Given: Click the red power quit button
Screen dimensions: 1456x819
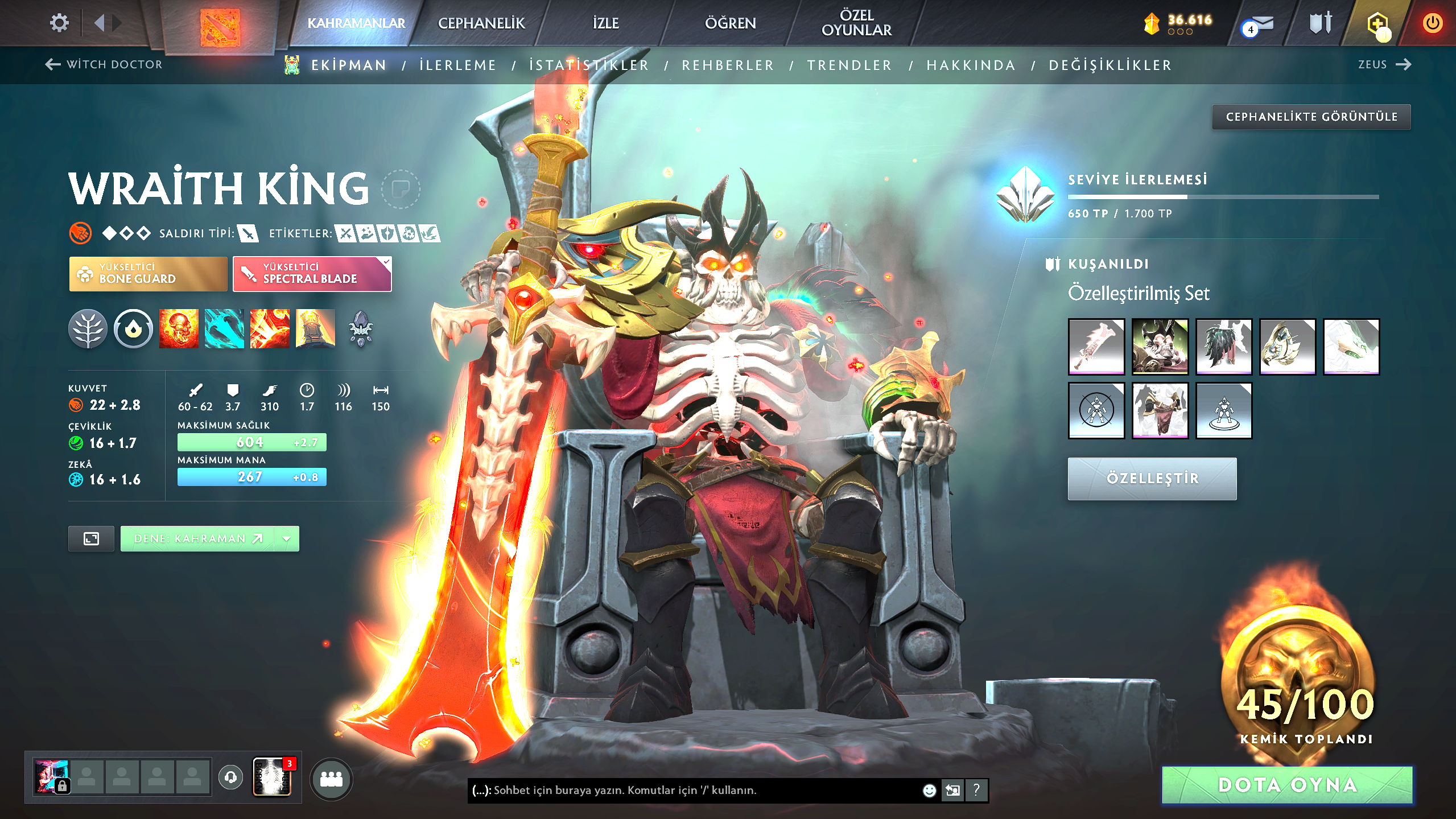Looking at the screenshot, I should click(1432, 23).
